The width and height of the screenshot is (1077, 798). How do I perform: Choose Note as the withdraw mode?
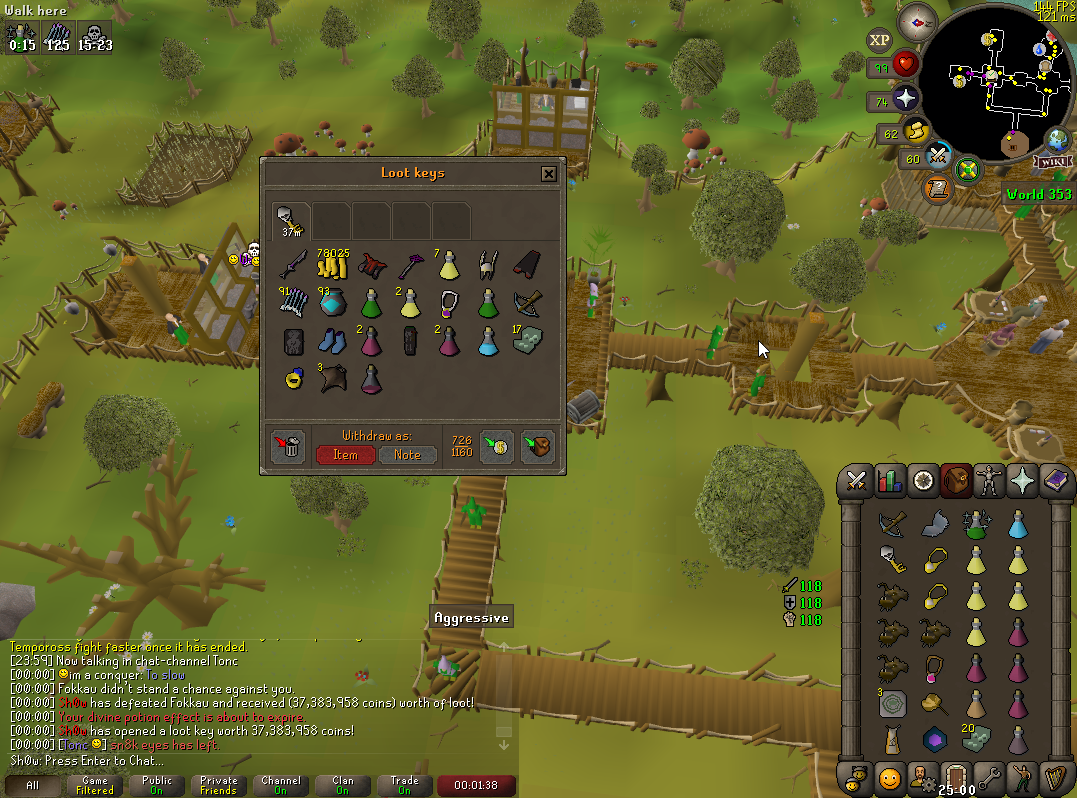coord(408,454)
